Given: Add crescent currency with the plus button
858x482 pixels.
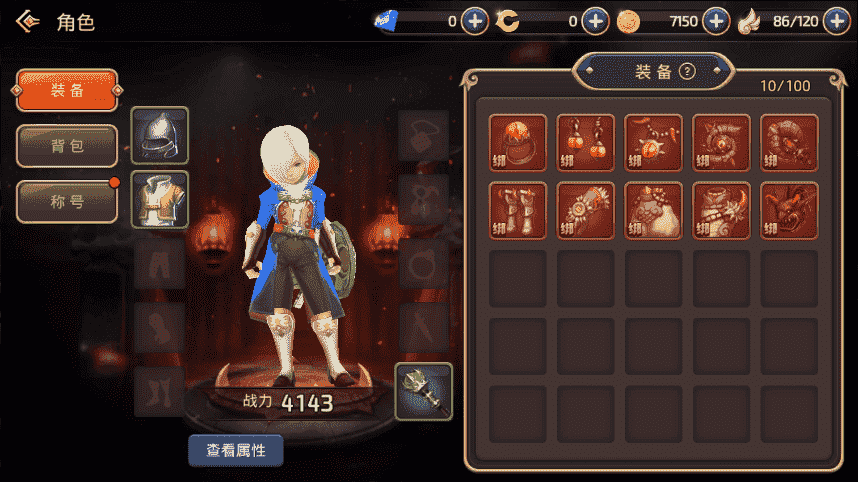Looking at the screenshot, I should pyautogui.click(x=596, y=20).
